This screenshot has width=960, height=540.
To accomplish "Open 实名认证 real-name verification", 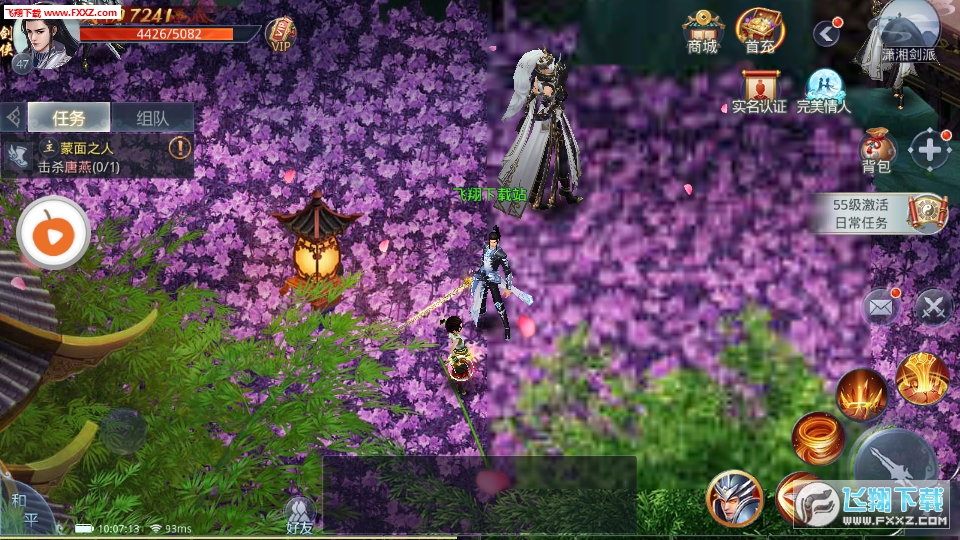I will pos(759,90).
